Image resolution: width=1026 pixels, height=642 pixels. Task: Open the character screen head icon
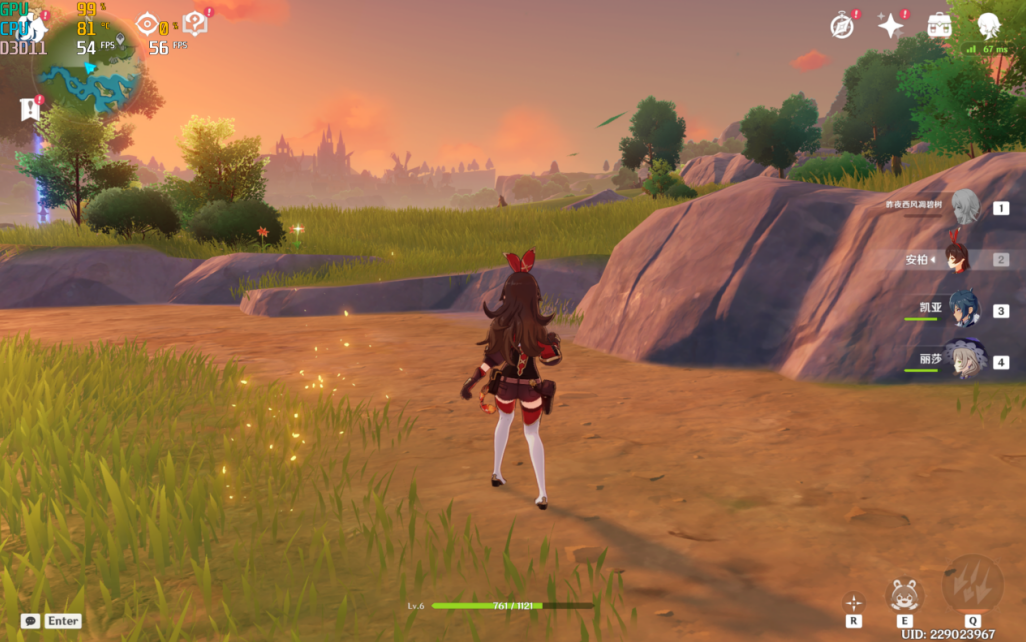[988, 26]
